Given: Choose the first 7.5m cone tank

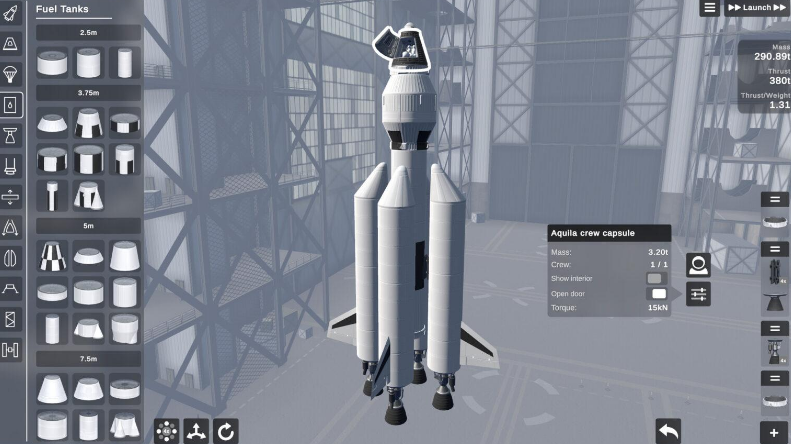Looking at the screenshot, I should click(53, 388).
